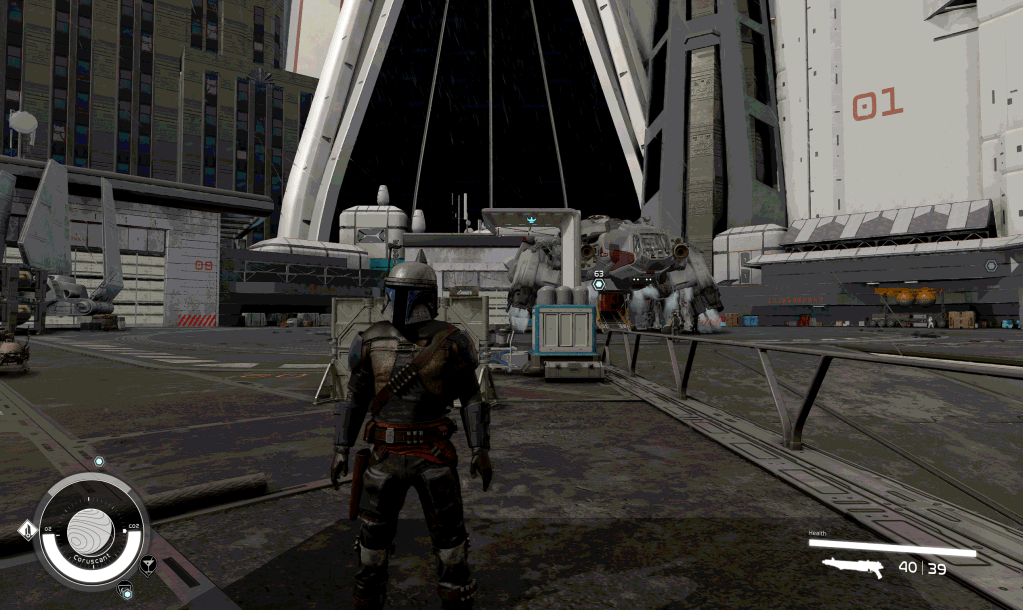Click the Coruscant planet compass
Viewport: 1023px width, 610px height.
(91, 525)
